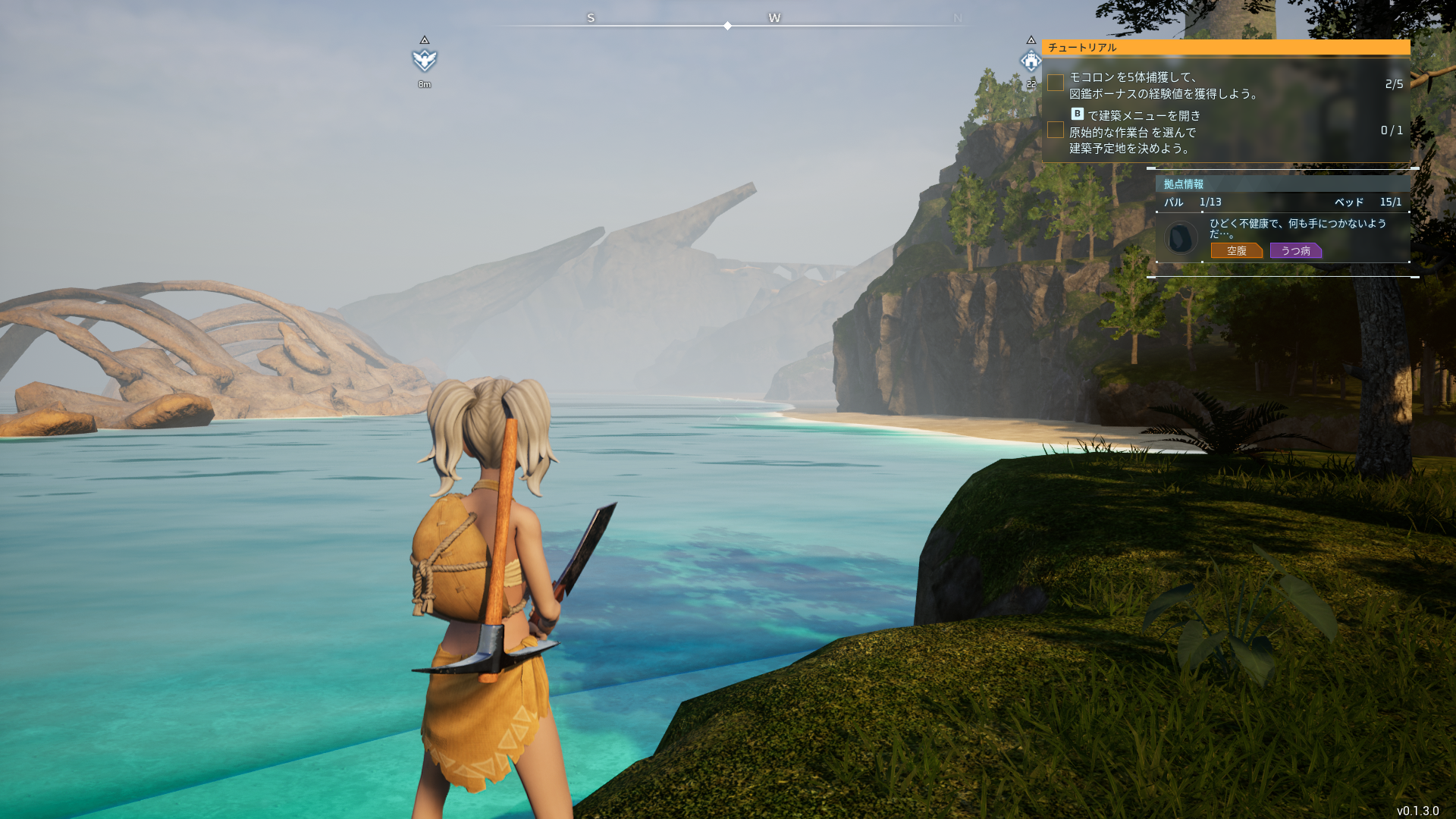
Task: Check the Mokoron capture objective box
Action: (1055, 83)
